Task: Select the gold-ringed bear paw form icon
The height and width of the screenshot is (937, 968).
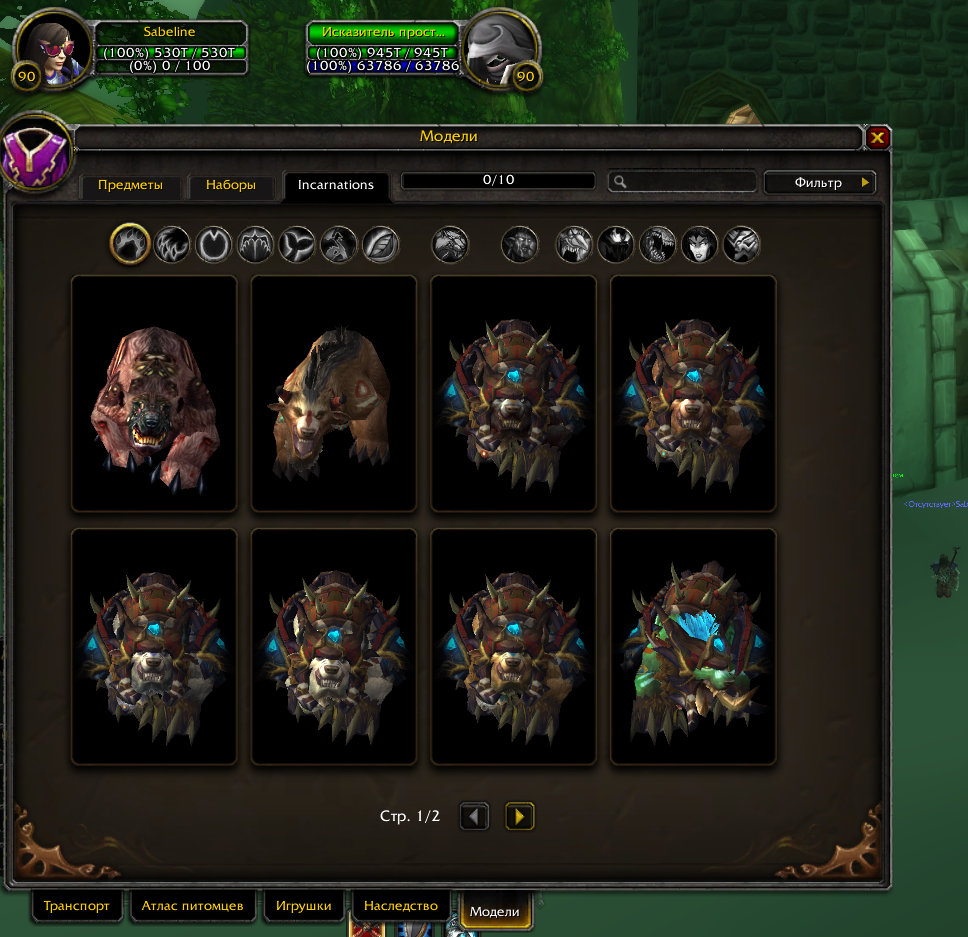Action: 130,244
